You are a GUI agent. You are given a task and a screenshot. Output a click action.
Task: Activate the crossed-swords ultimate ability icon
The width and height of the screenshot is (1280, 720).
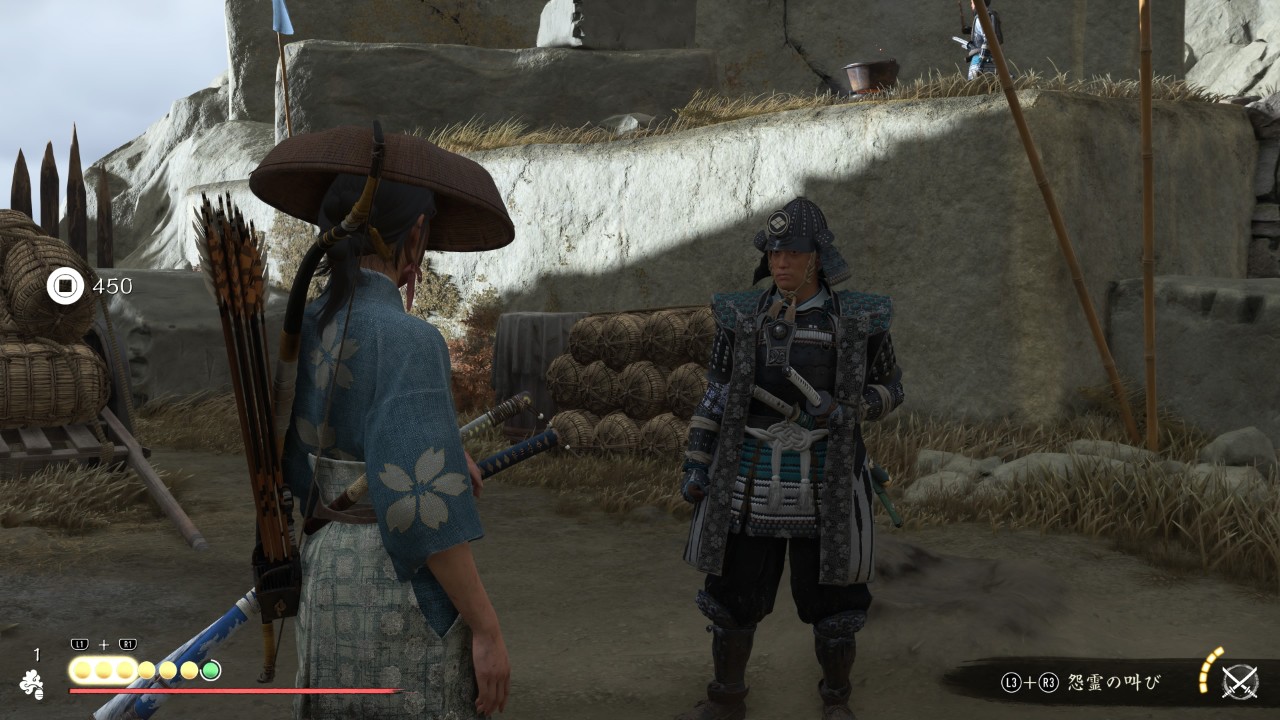(x=1240, y=681)
